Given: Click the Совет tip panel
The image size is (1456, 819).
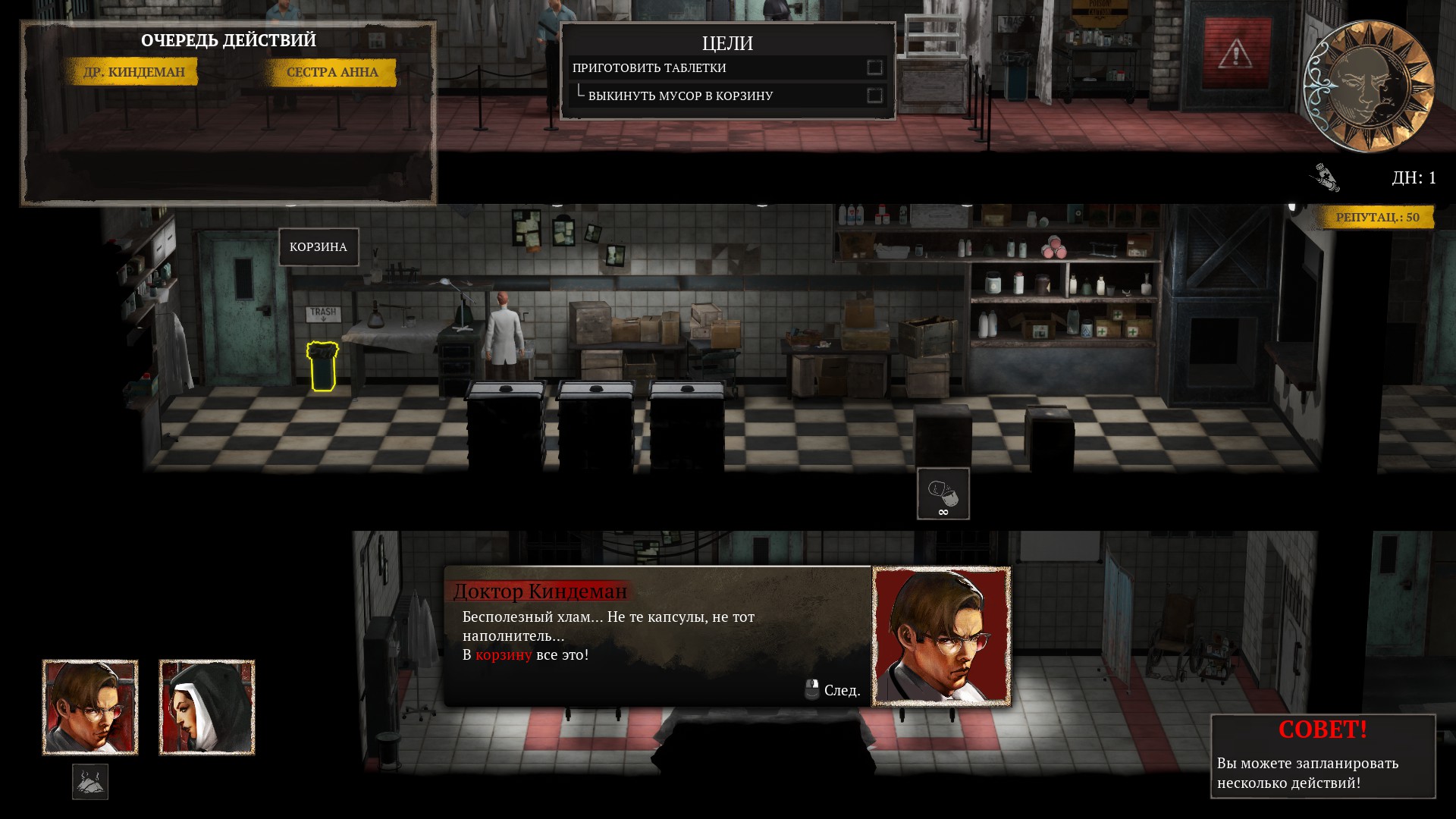Looking at the screenshot, I should (1323, 756).
